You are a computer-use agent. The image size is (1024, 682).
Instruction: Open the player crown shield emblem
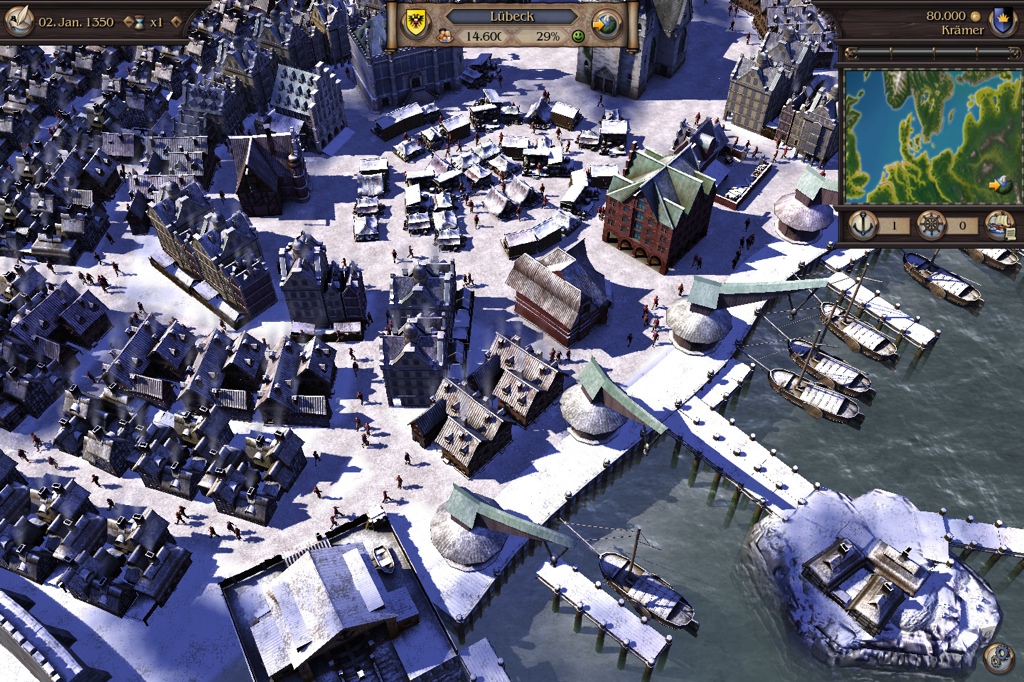[999, 19]
